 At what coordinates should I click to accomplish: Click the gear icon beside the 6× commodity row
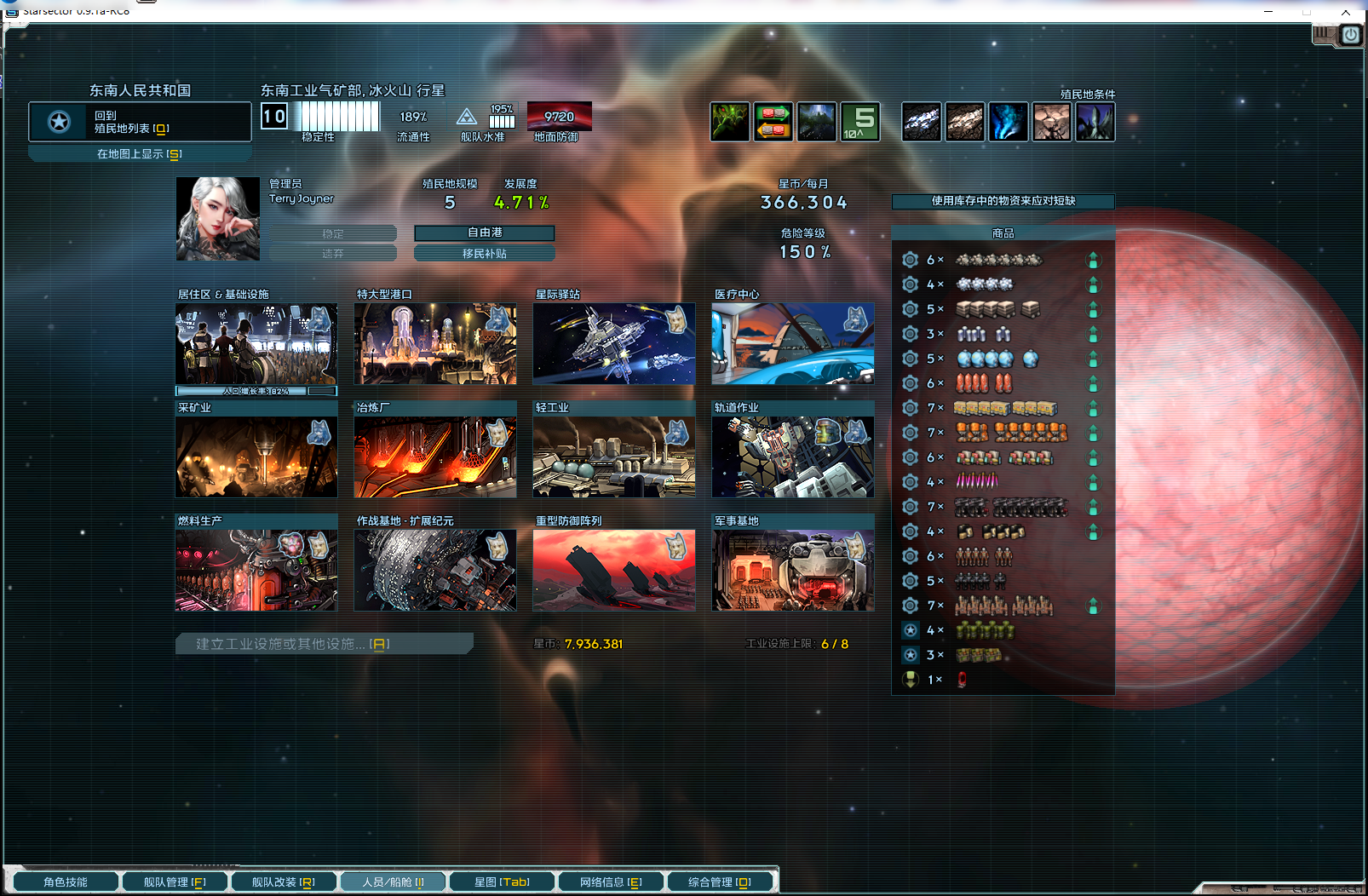click(x=910, y=261)
